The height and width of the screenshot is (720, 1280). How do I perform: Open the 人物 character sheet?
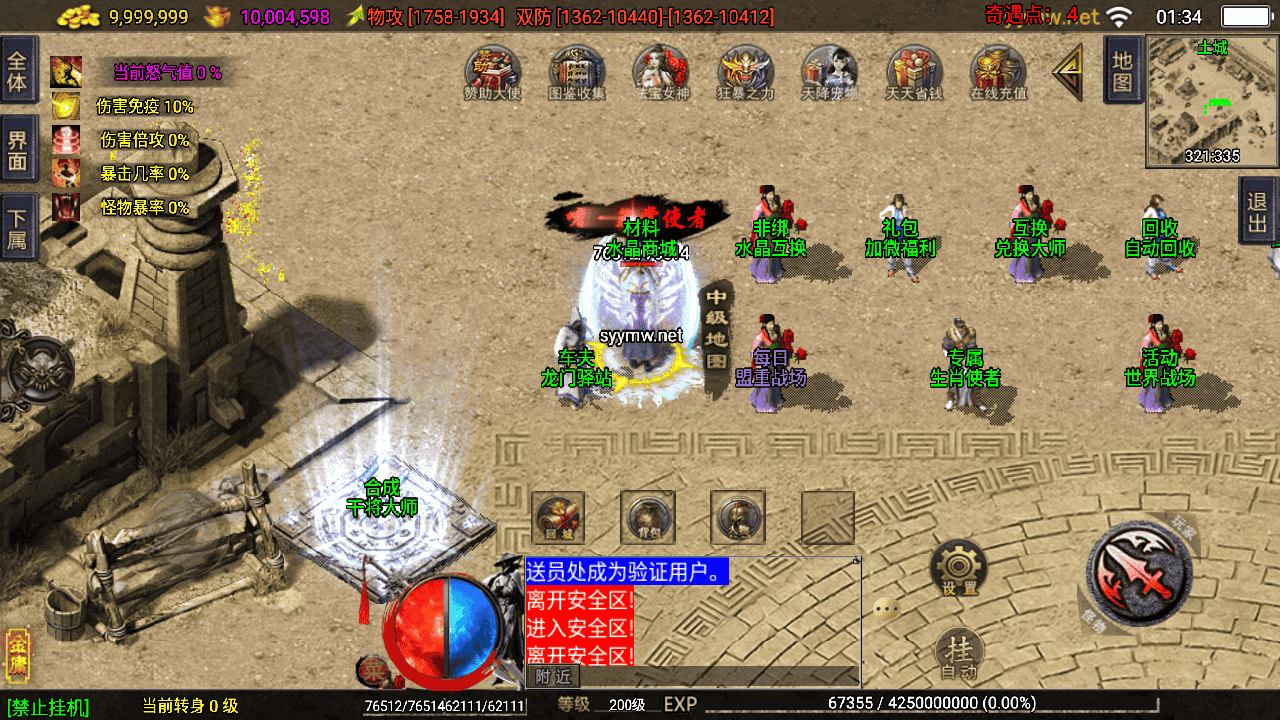click(738, 517)
